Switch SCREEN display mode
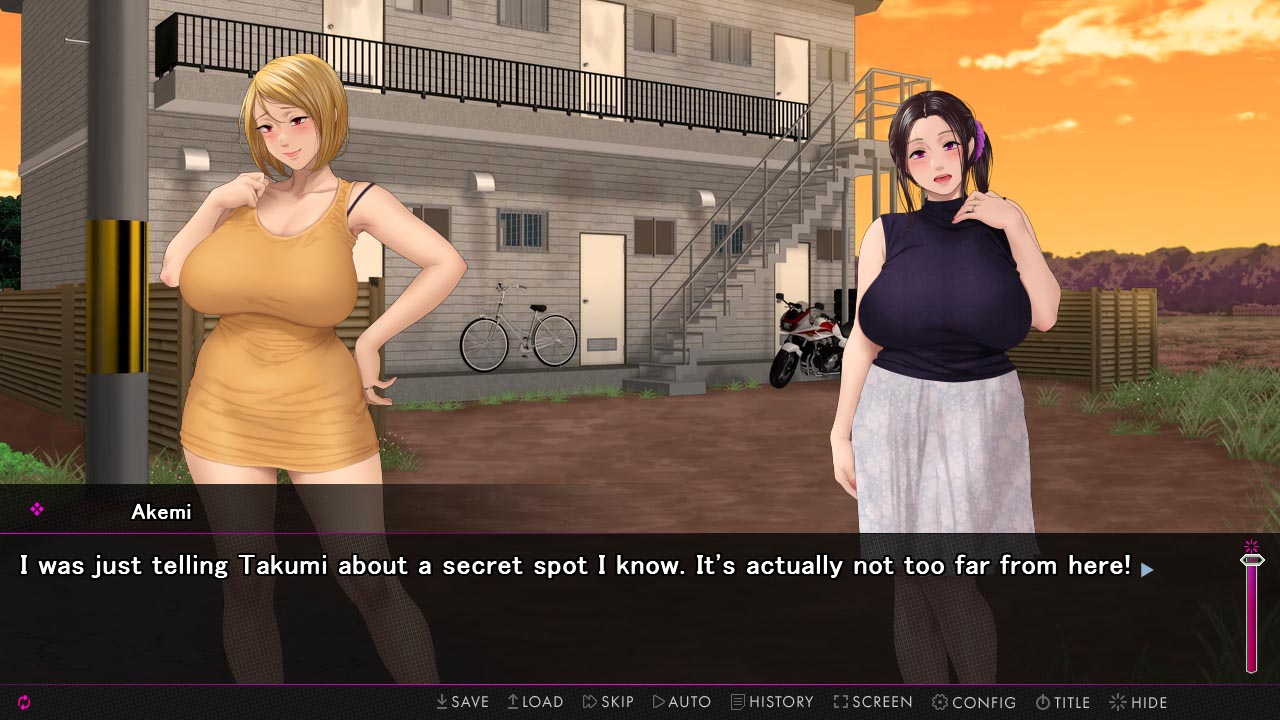The width and height of the screenshot is (1280, 720). coord(873,702)
